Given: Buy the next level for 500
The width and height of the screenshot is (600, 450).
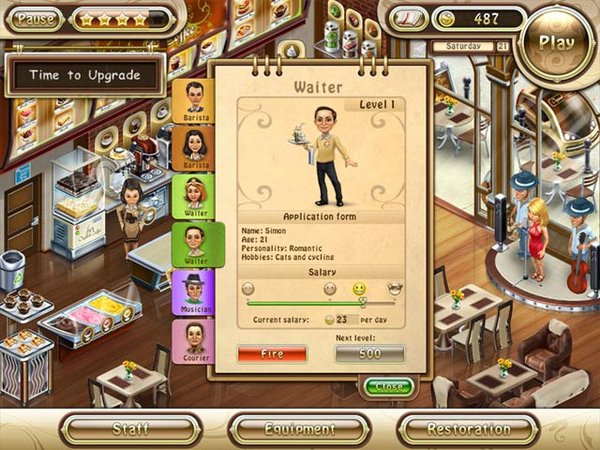Looking at the screenshot, I should coord(369,354).
